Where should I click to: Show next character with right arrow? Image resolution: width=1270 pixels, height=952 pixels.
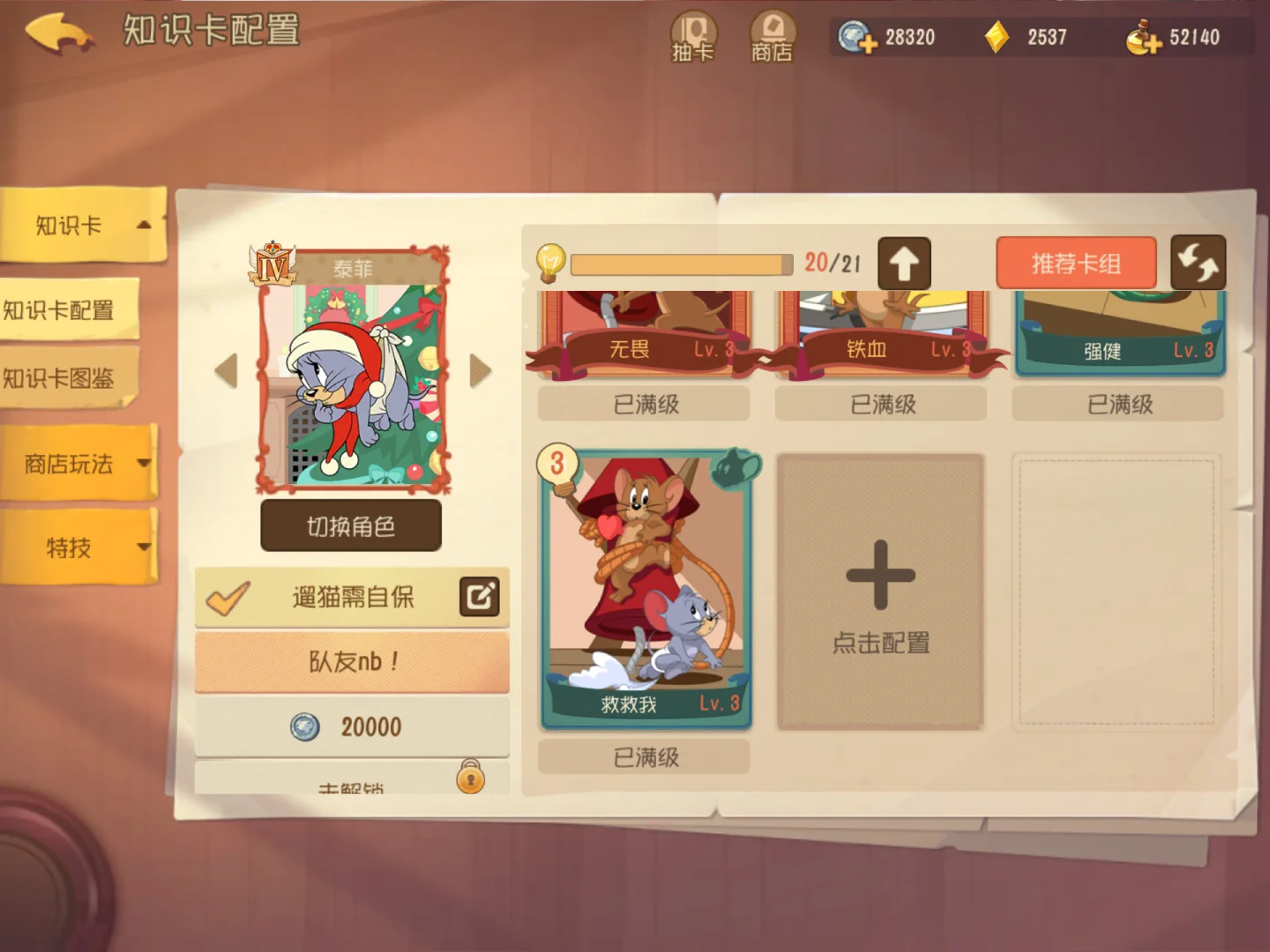(480, 371)
